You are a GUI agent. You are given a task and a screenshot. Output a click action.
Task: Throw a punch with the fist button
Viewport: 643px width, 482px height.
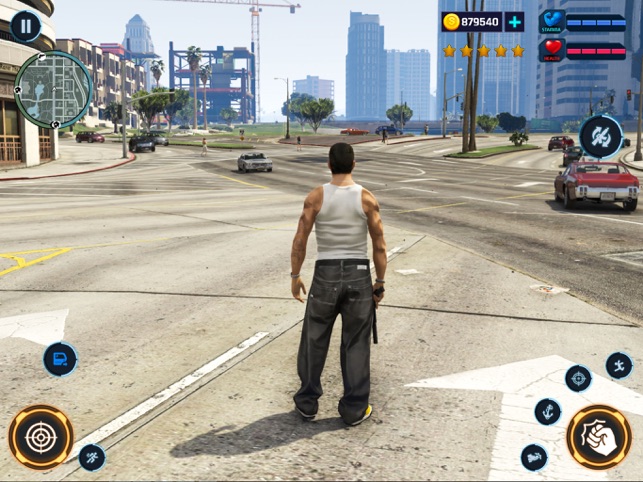(598, 437)
